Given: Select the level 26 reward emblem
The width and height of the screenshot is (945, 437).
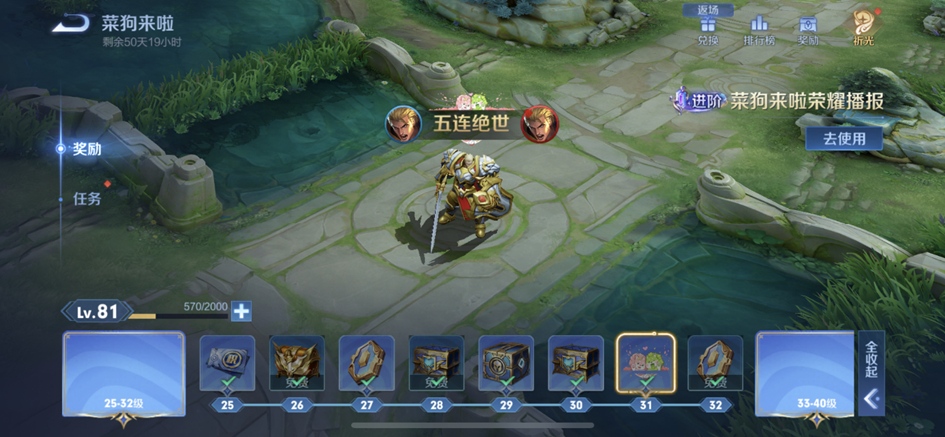Looking at the screenshot, I should [x=297, y=362].
